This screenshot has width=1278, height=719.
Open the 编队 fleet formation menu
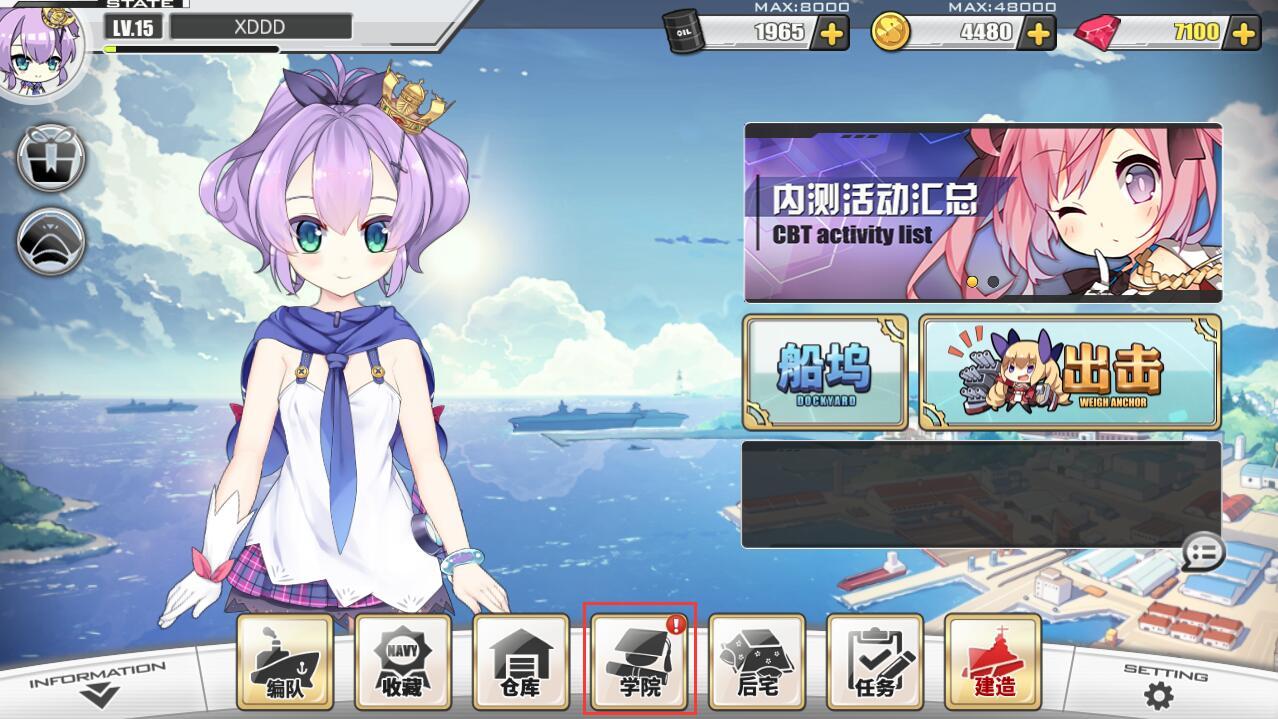285,662
